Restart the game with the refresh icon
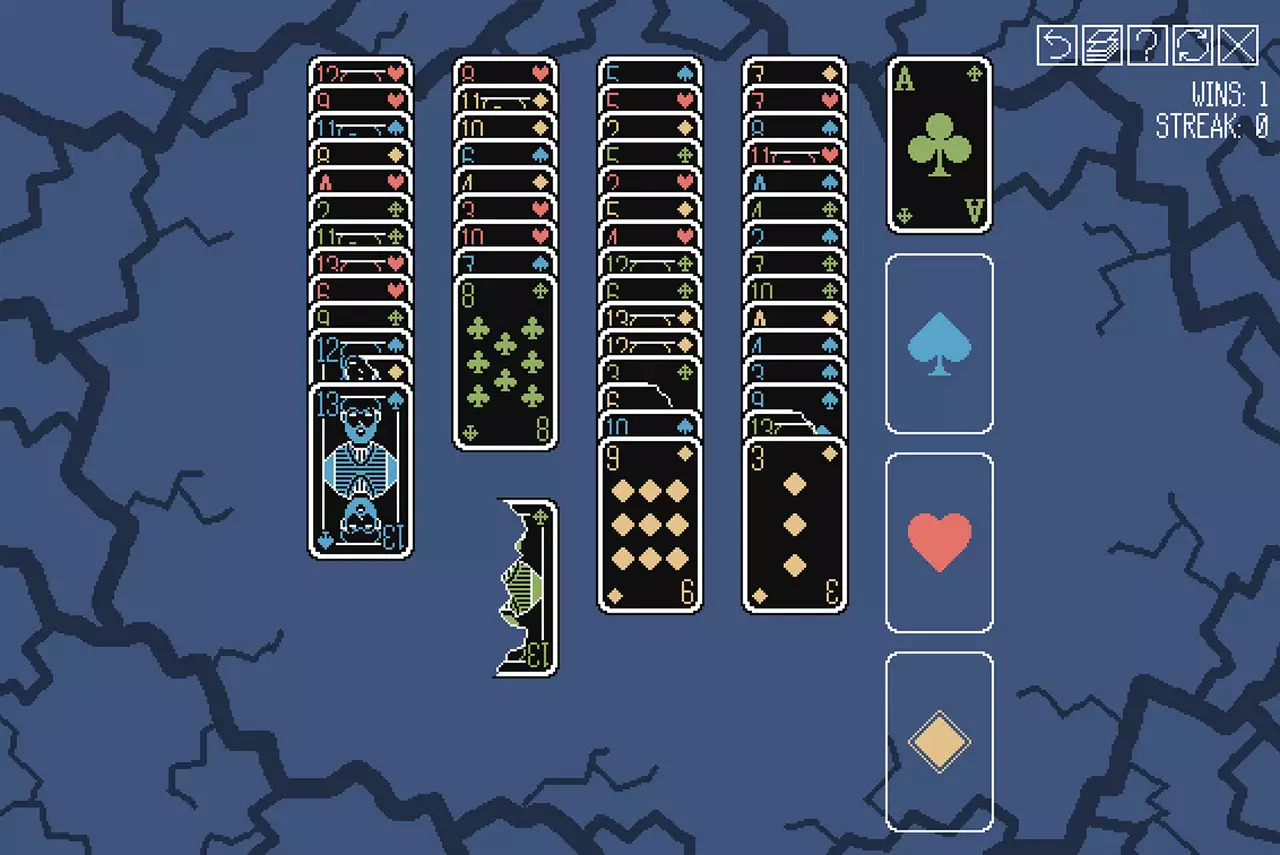This screenshot has height=855, width=1280. coord(1190,45)
